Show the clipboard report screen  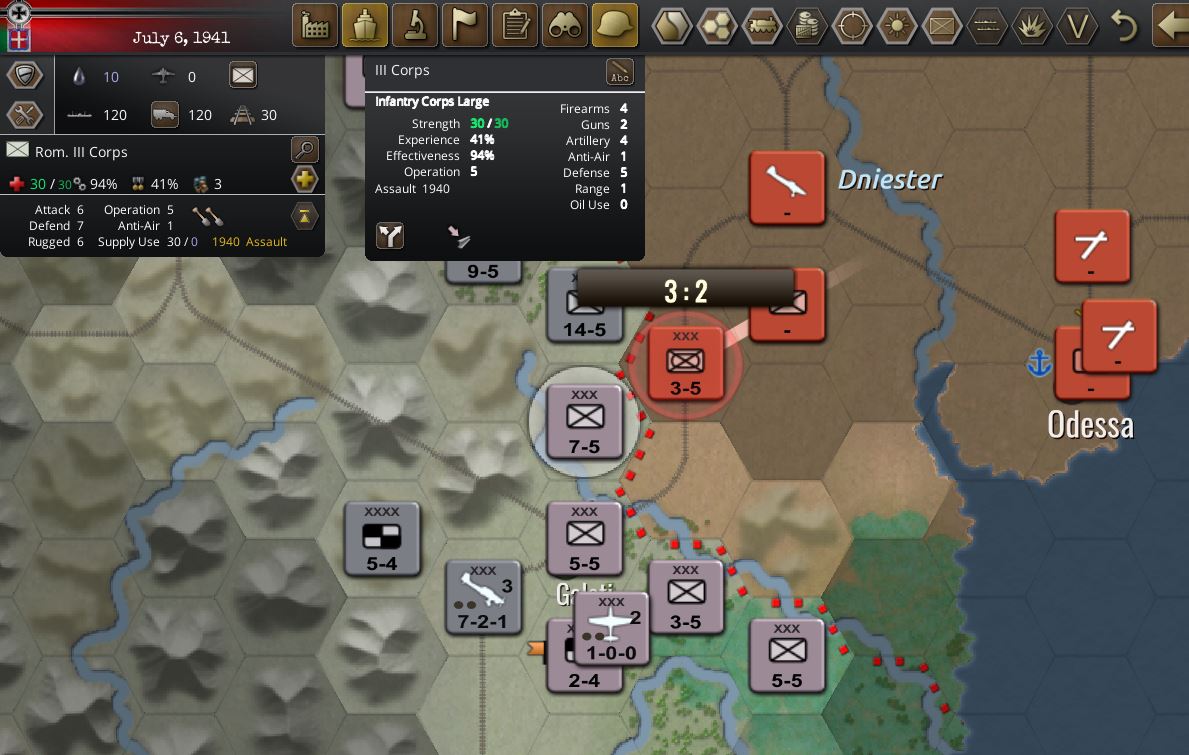pyautogui.click(x=515, y=25)
